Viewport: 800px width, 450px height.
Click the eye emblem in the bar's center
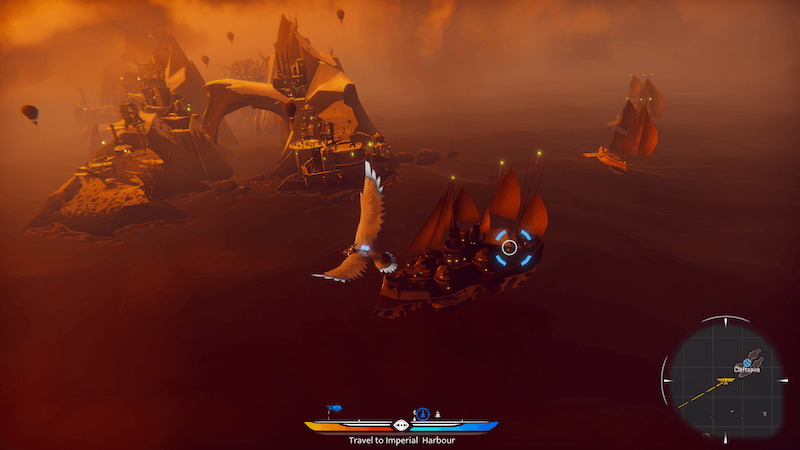[x=401, y=425]
